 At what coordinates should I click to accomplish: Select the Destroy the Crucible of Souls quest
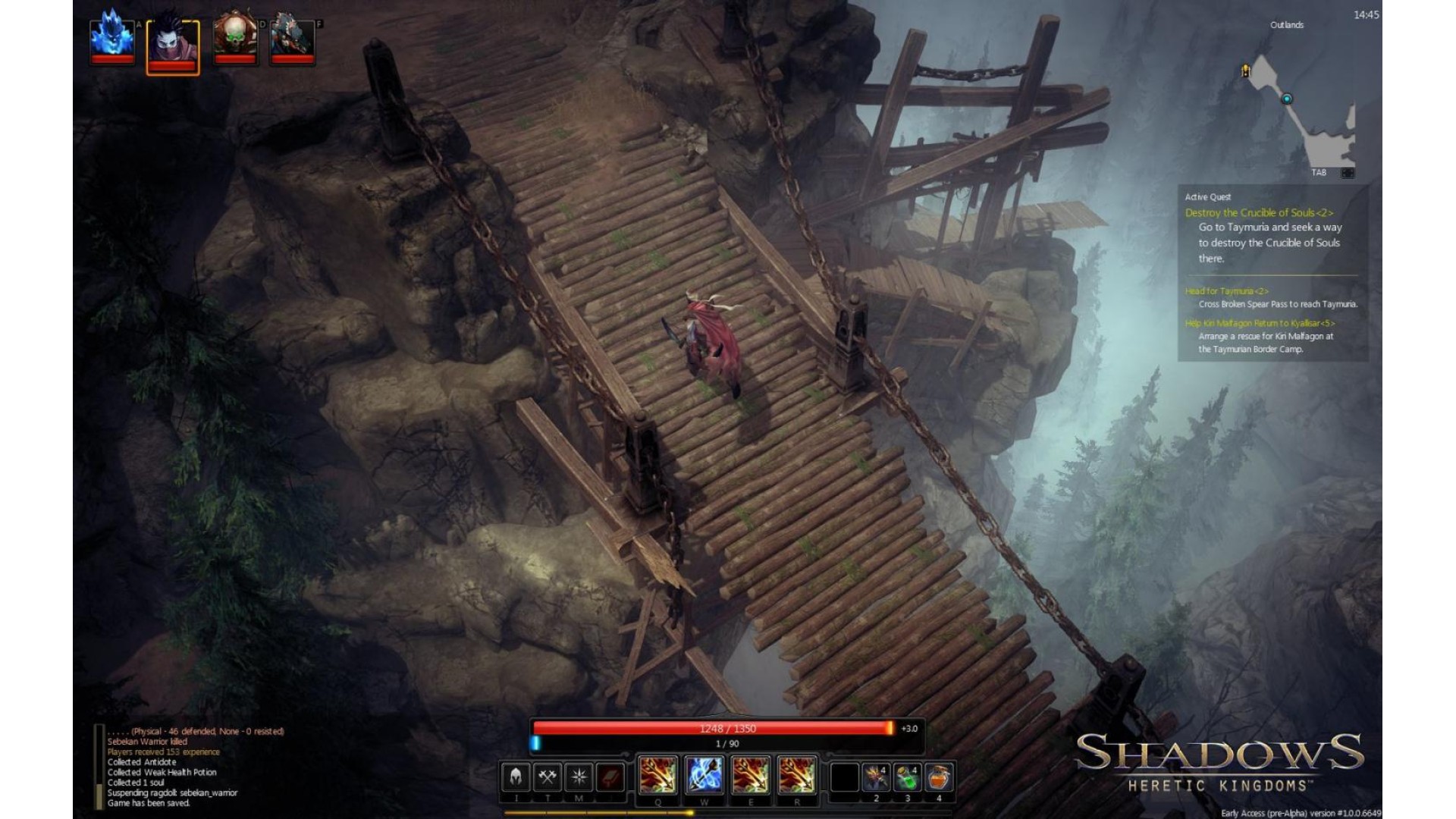(1259, 213)
